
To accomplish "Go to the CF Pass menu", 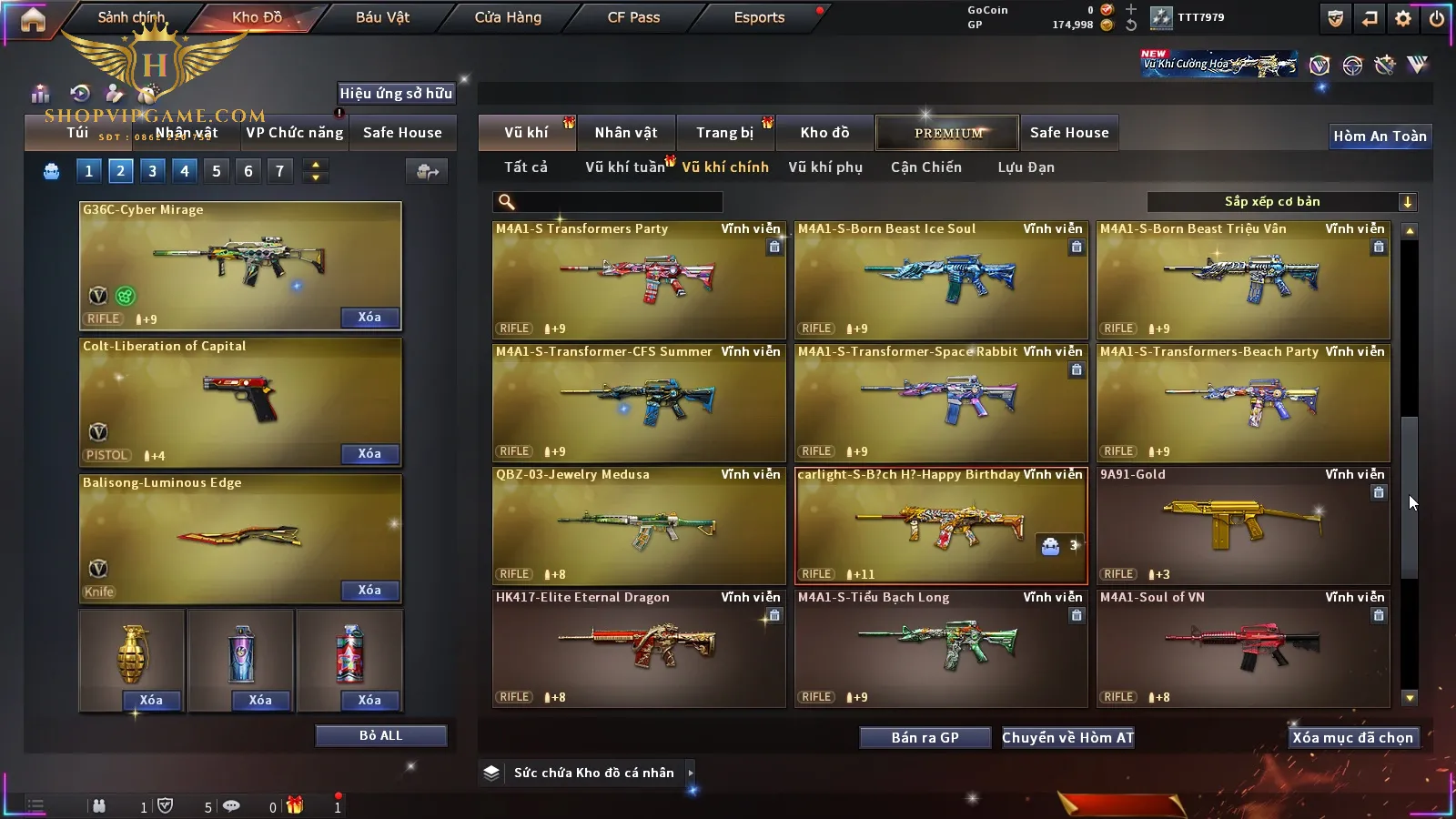I will 633,17.
